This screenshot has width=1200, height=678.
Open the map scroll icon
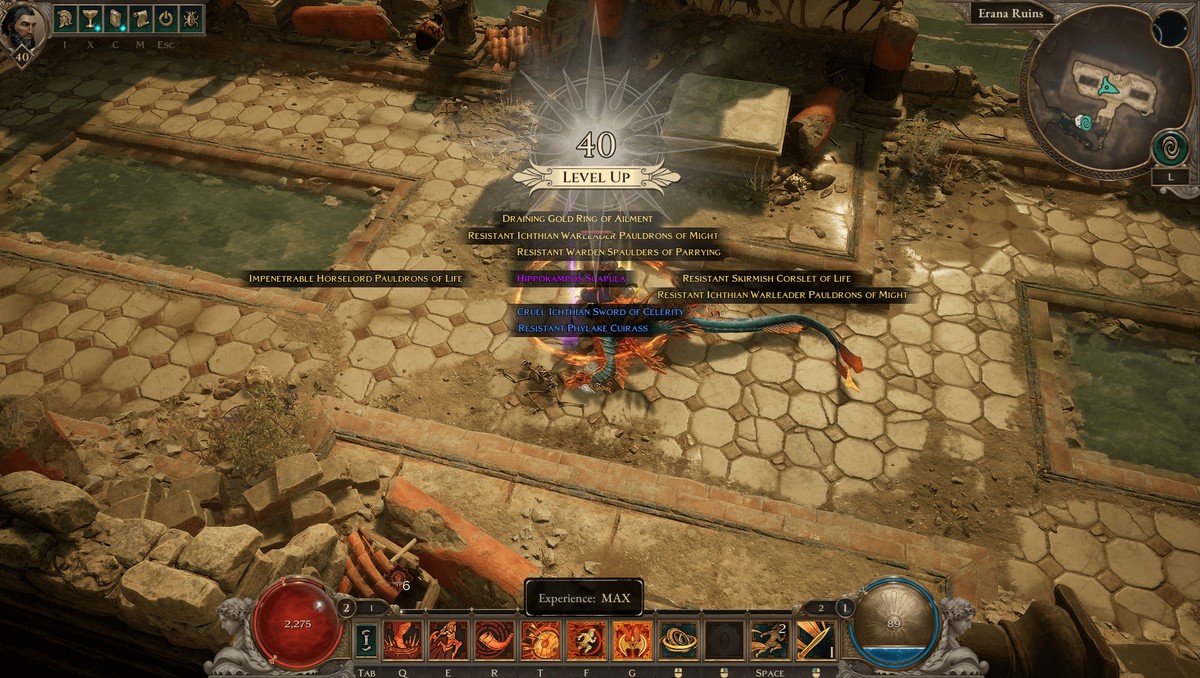tap(140, 18)
